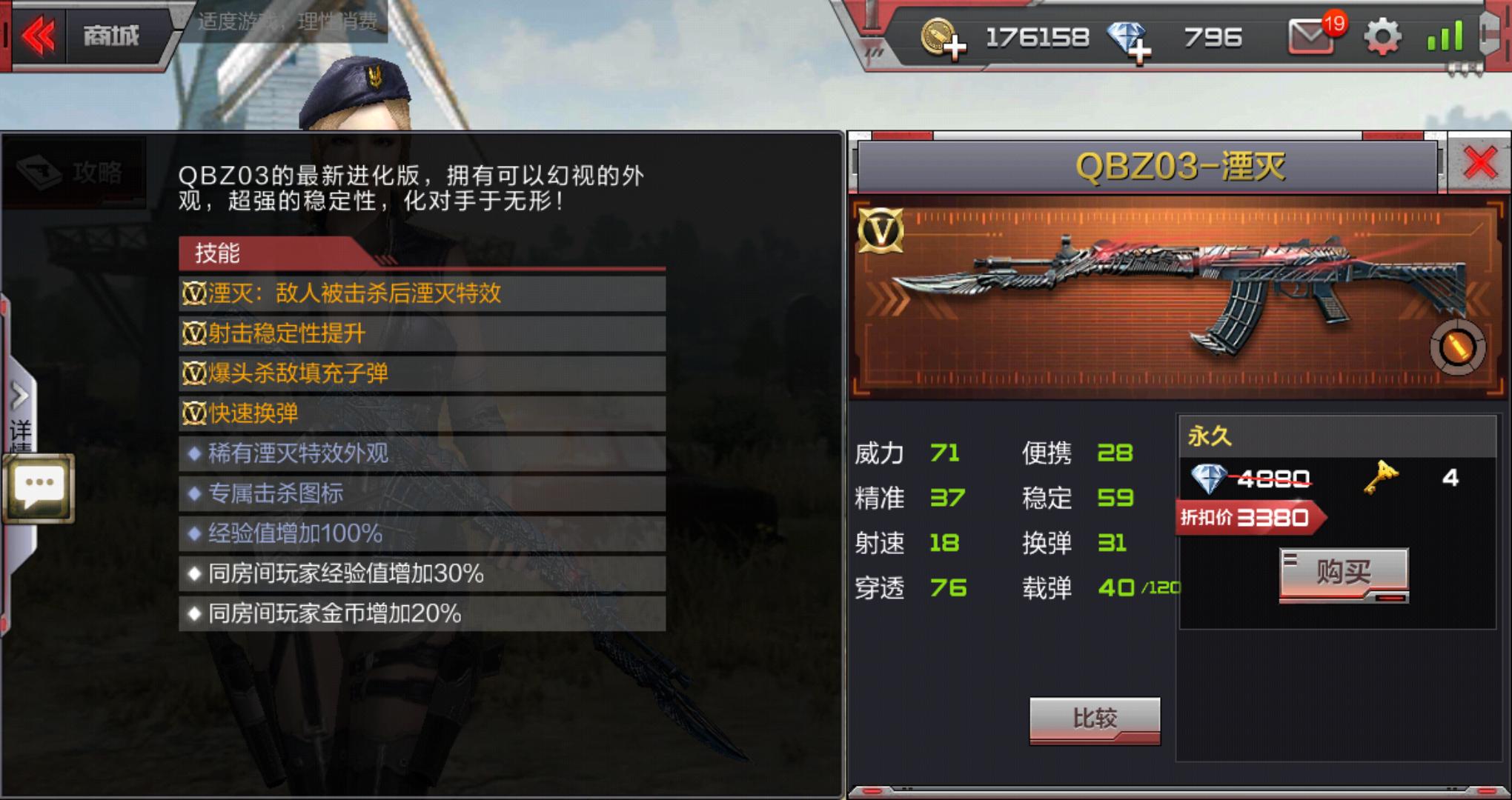Click the gold coin add icon
1512x800 pixels.
click(x=947, y=37)
